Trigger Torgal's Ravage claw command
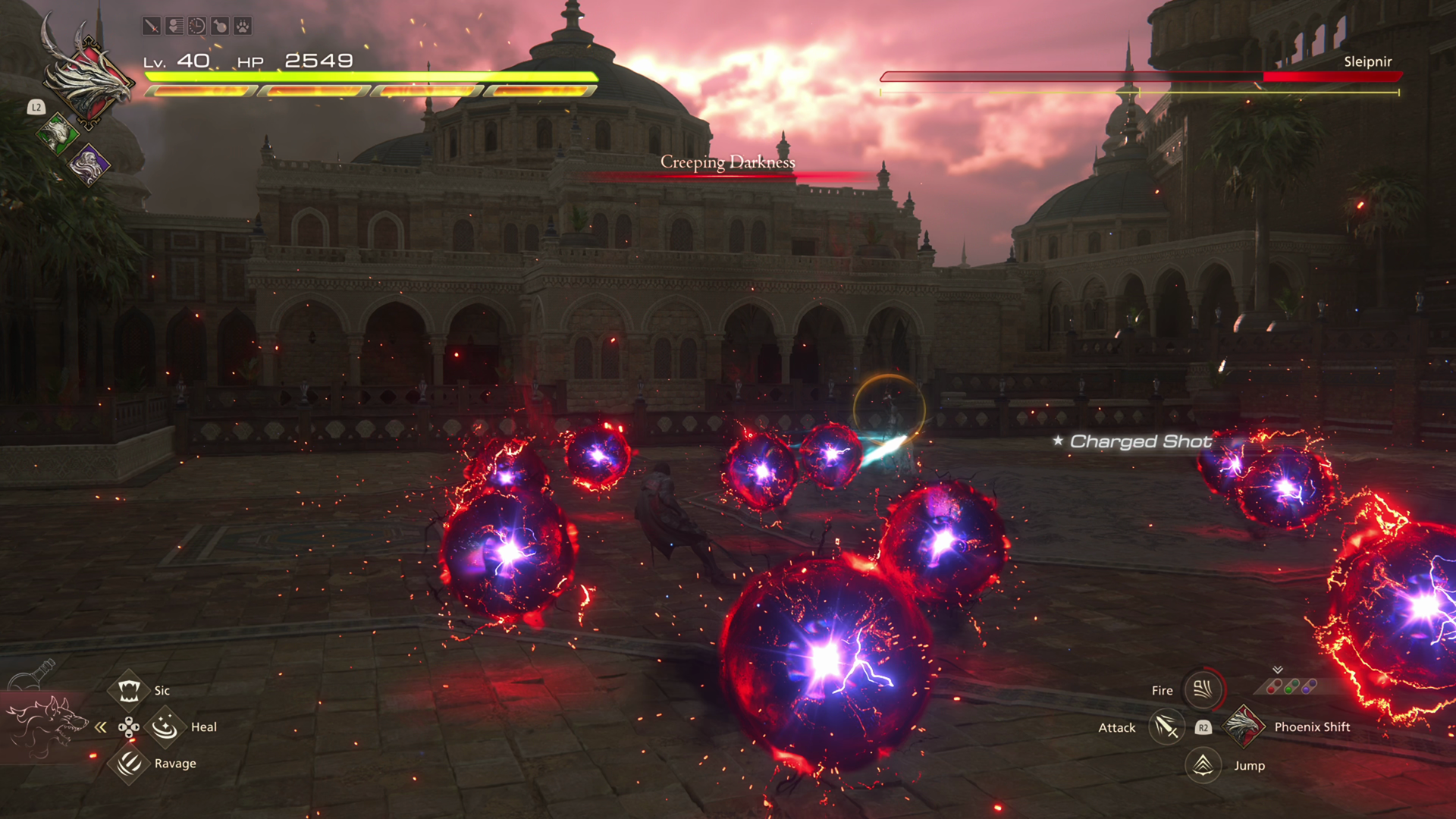This screenshot has height=819, width=1456. pos(128,763)
